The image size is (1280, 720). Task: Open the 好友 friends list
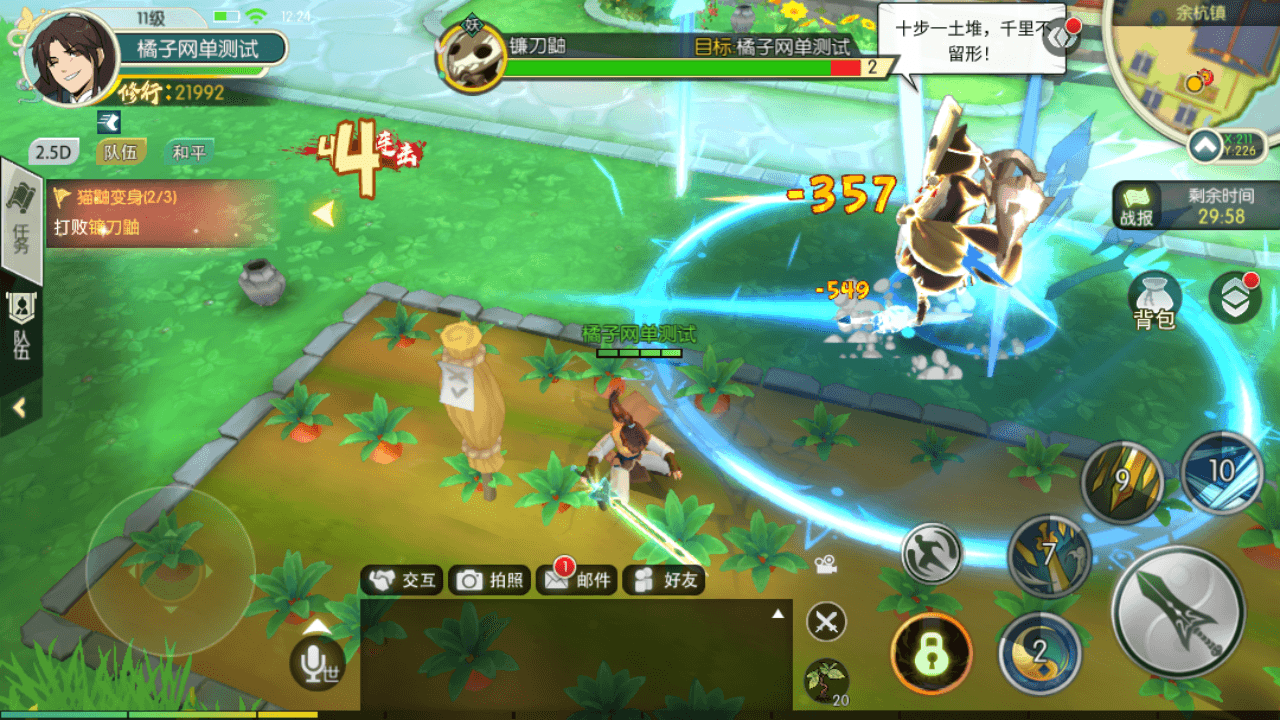point(664,580)
